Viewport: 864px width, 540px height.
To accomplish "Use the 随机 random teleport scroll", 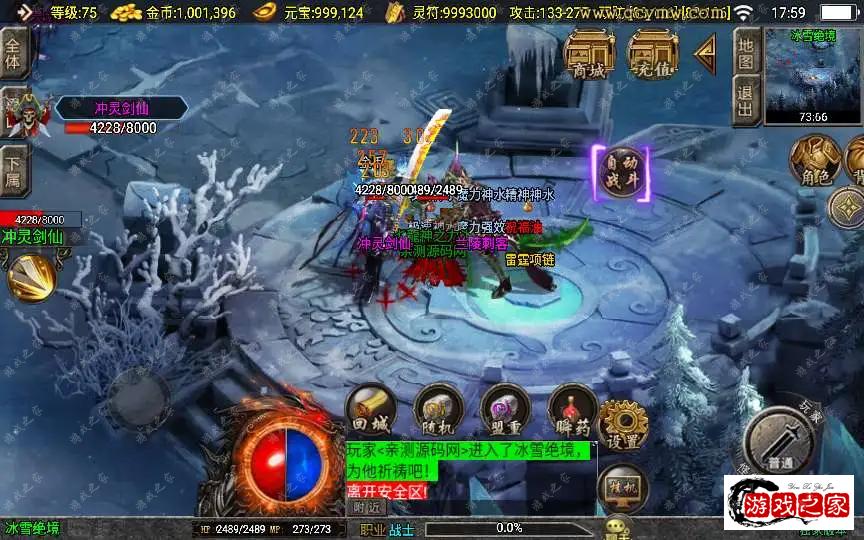I will [x=438, y=410].
